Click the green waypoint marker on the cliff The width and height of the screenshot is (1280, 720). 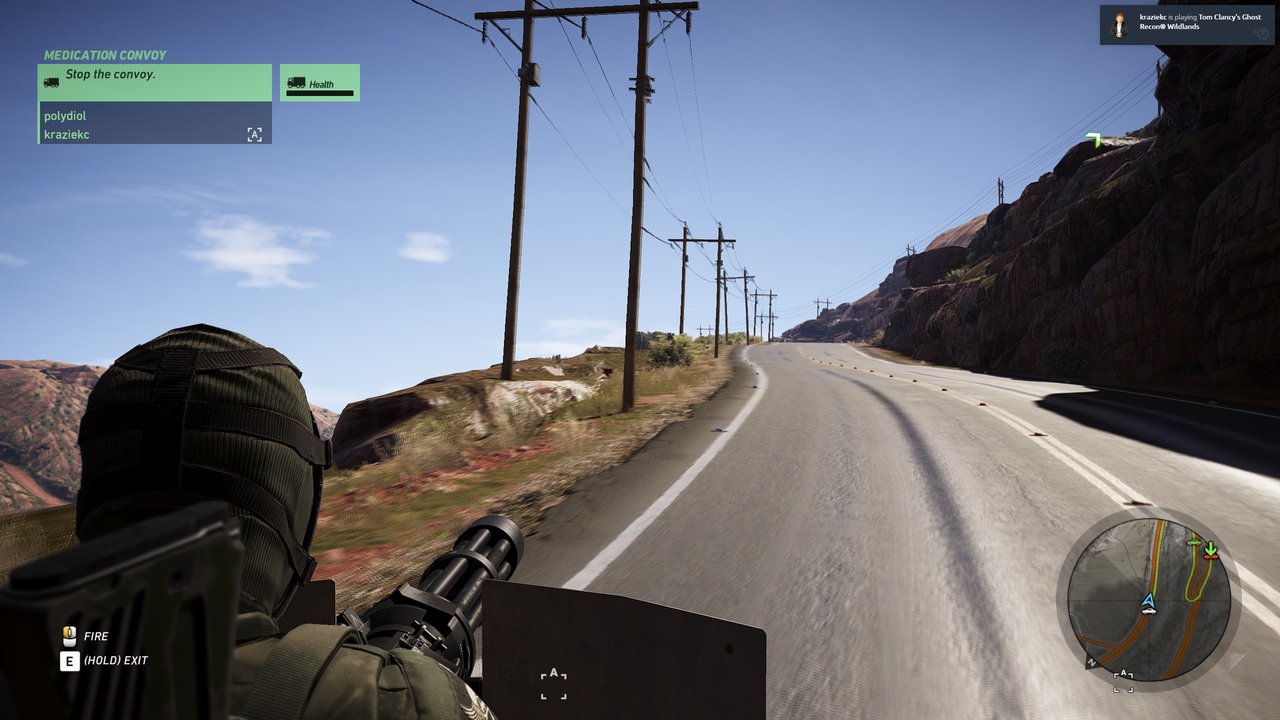[x=1094, y=140]
